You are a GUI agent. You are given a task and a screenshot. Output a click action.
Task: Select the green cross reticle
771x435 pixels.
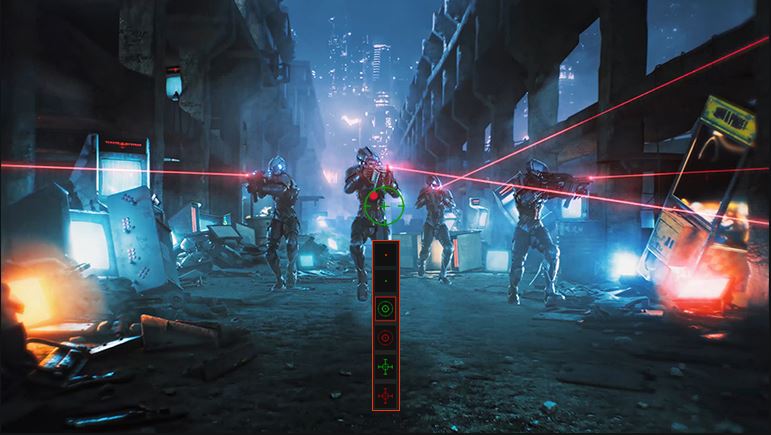point(386,368)
